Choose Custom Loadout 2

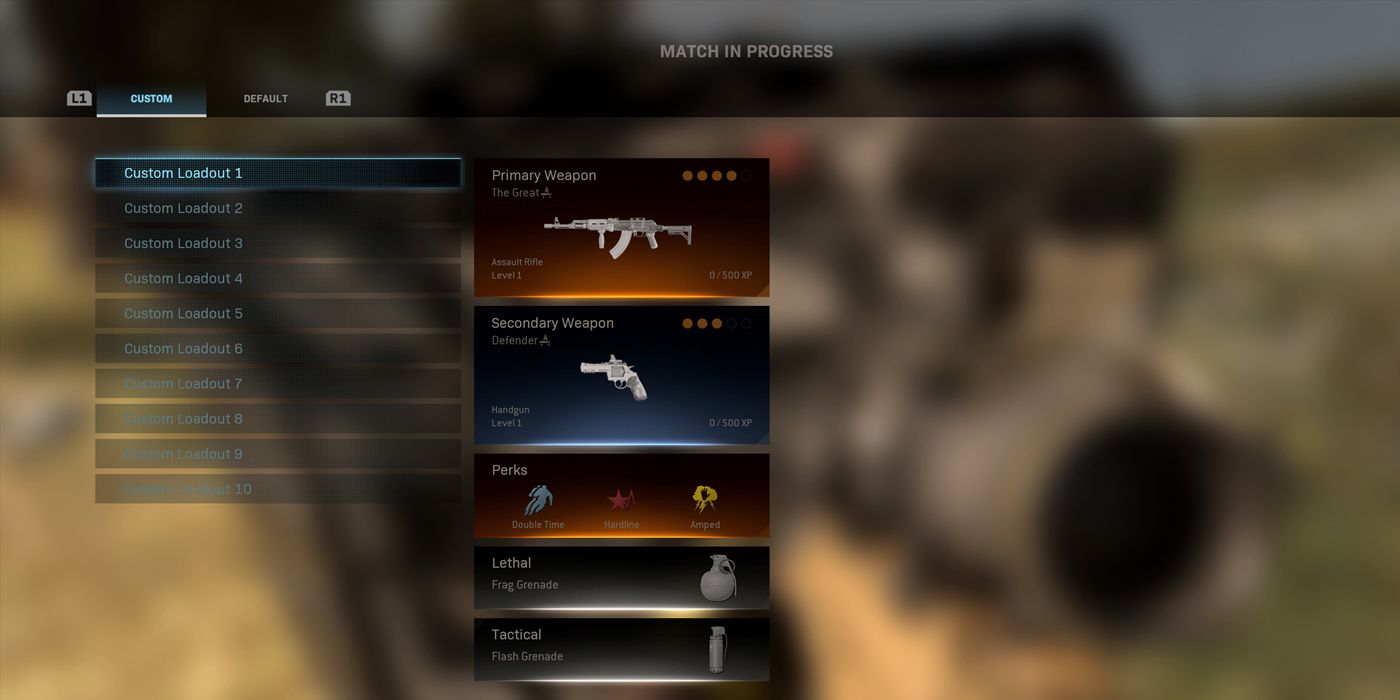click(x=278, y=208)
